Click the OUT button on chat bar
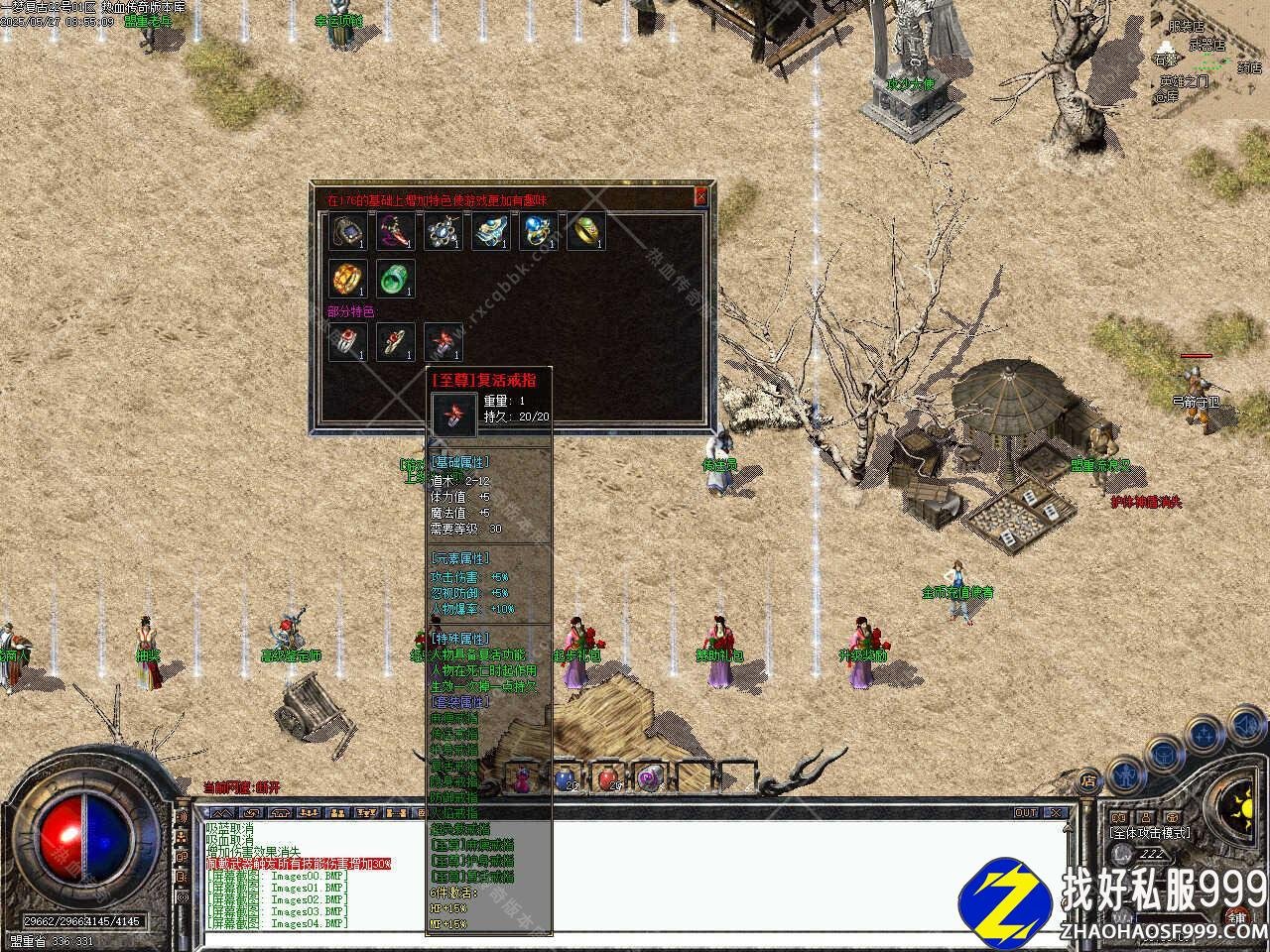1270x952 pixels. coord(1026,813)
